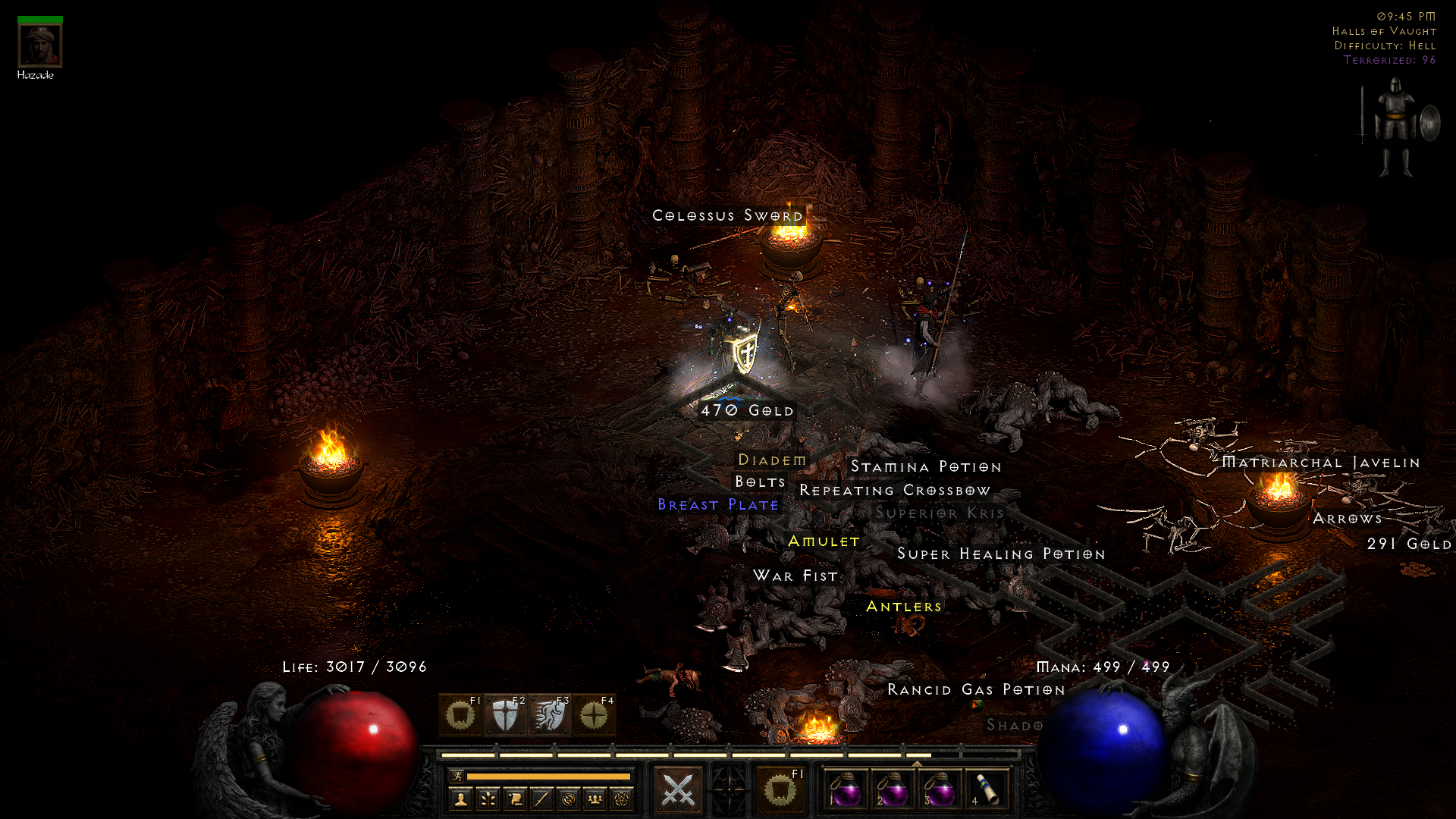This screenshot has height=819, width=1456.
Task: Open the character stats panel icon
Action: (460, 801)
